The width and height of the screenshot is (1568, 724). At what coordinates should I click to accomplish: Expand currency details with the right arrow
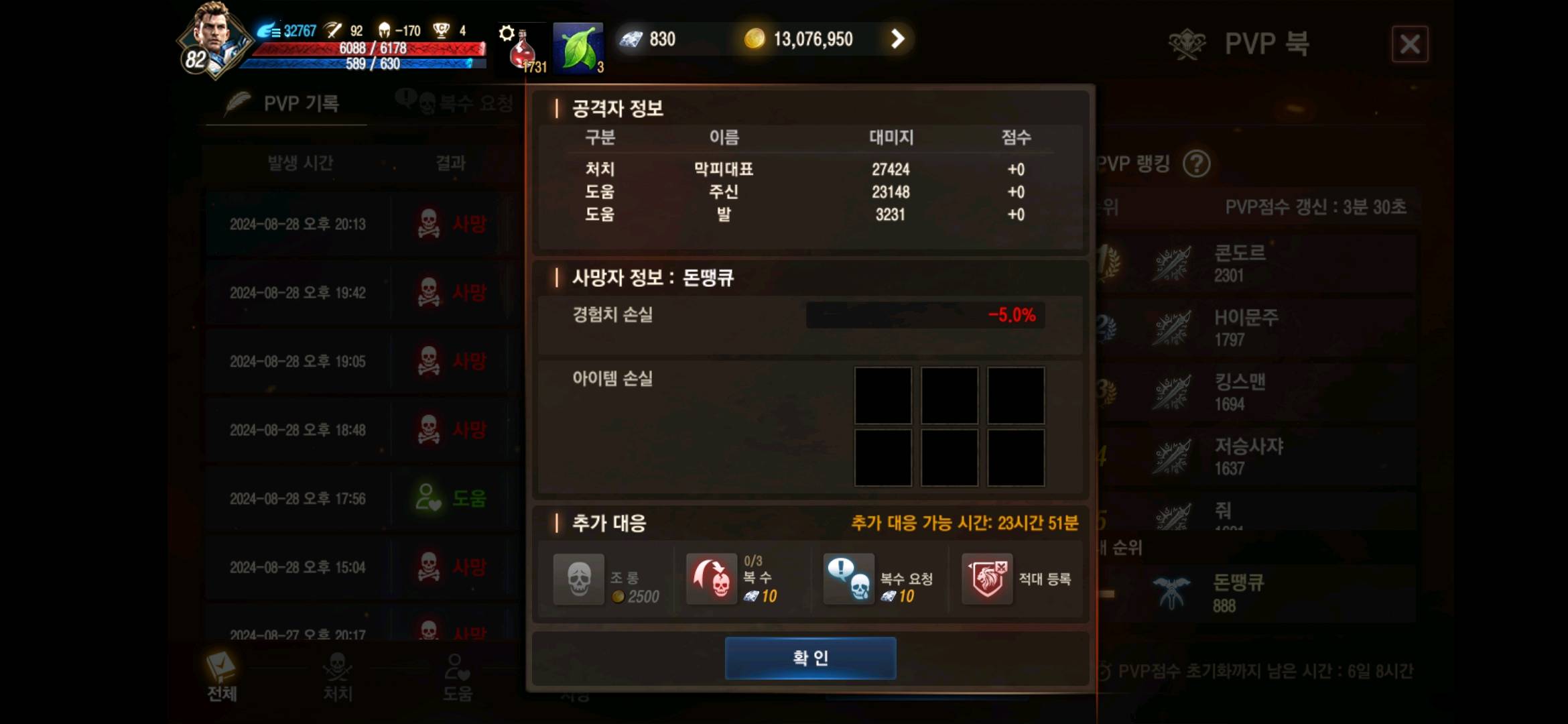coord(899,39)
